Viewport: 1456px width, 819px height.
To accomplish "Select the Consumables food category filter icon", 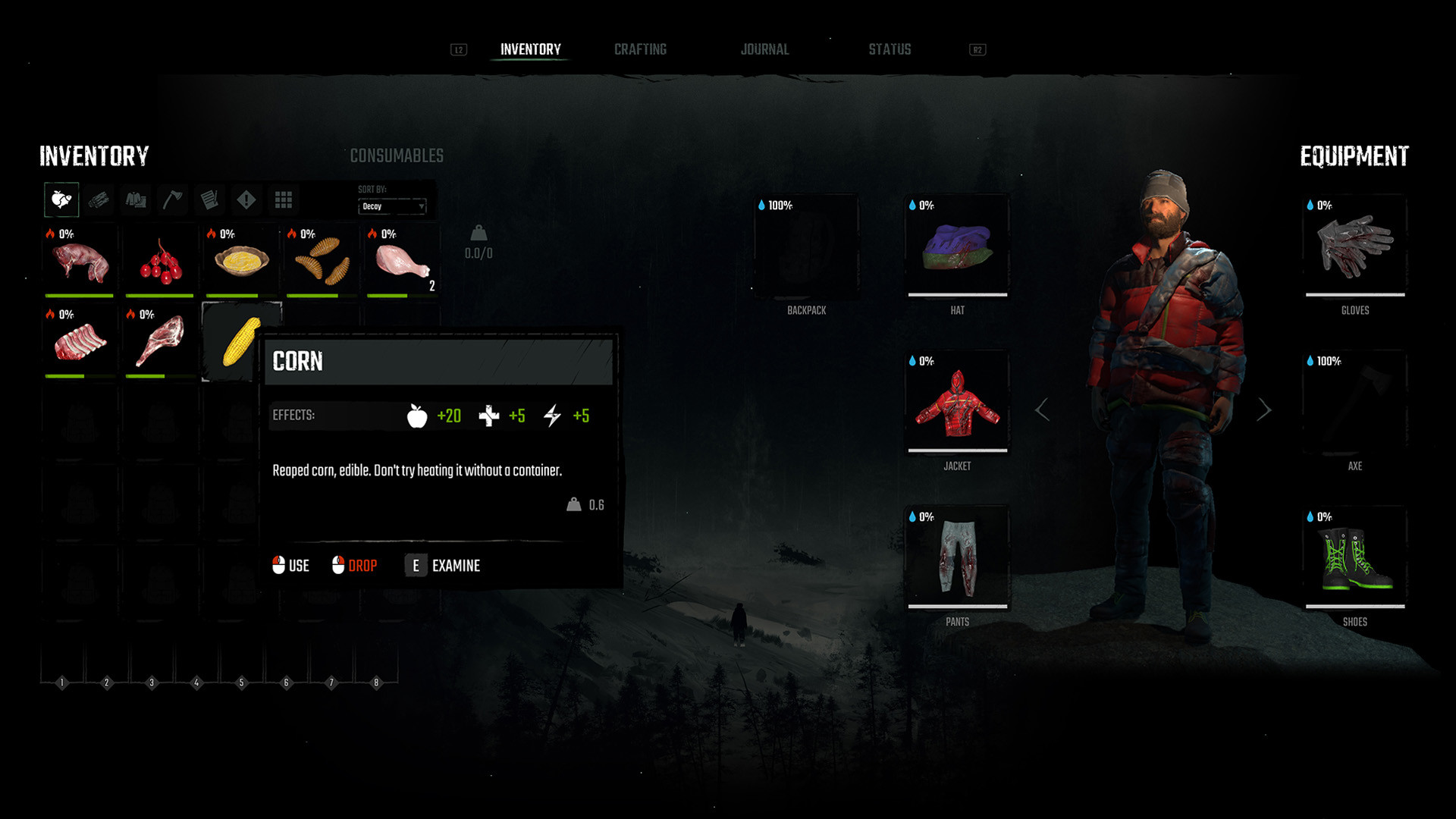I will click(x=61, y=199).
